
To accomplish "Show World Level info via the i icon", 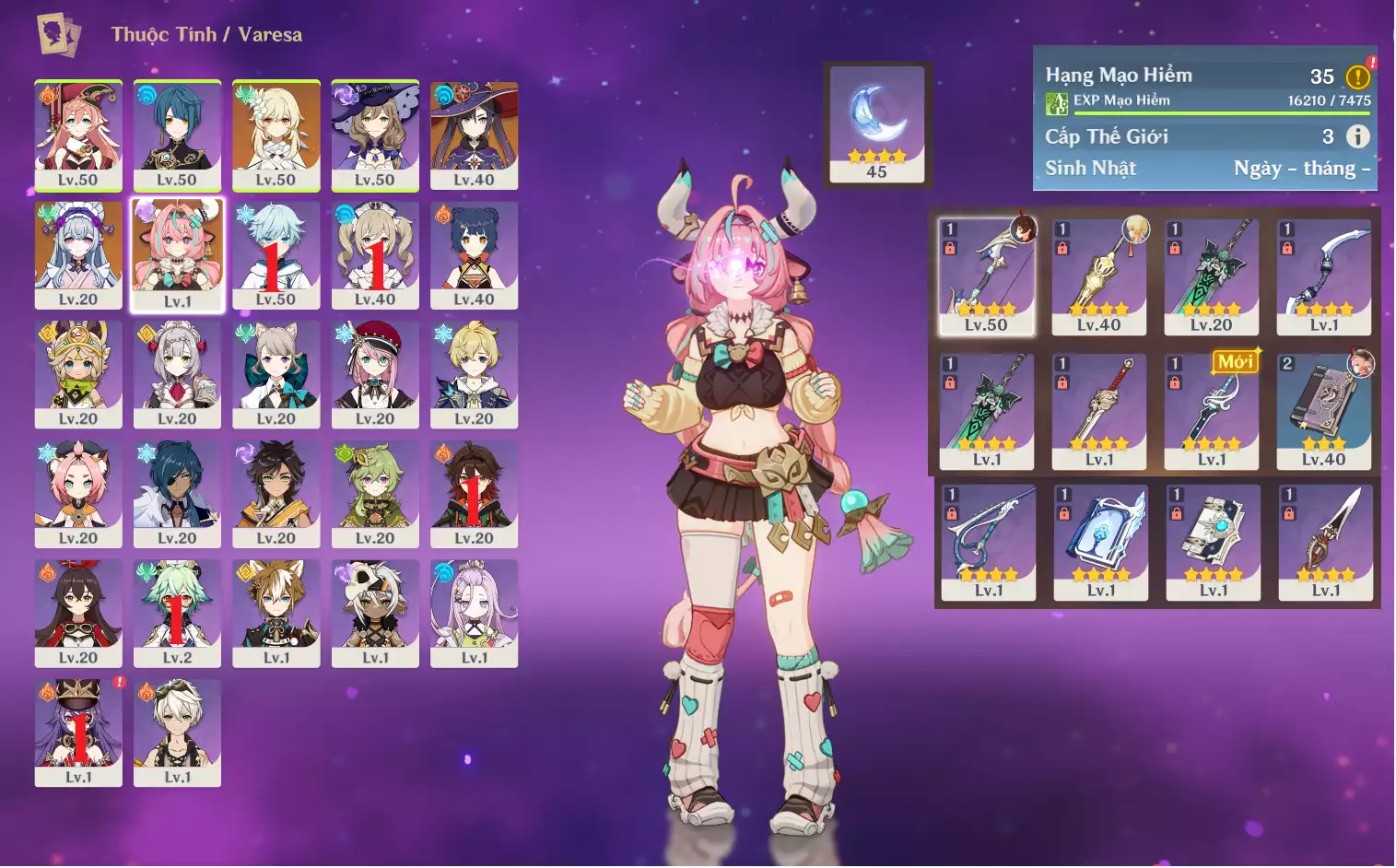I will click(1357, 136).
